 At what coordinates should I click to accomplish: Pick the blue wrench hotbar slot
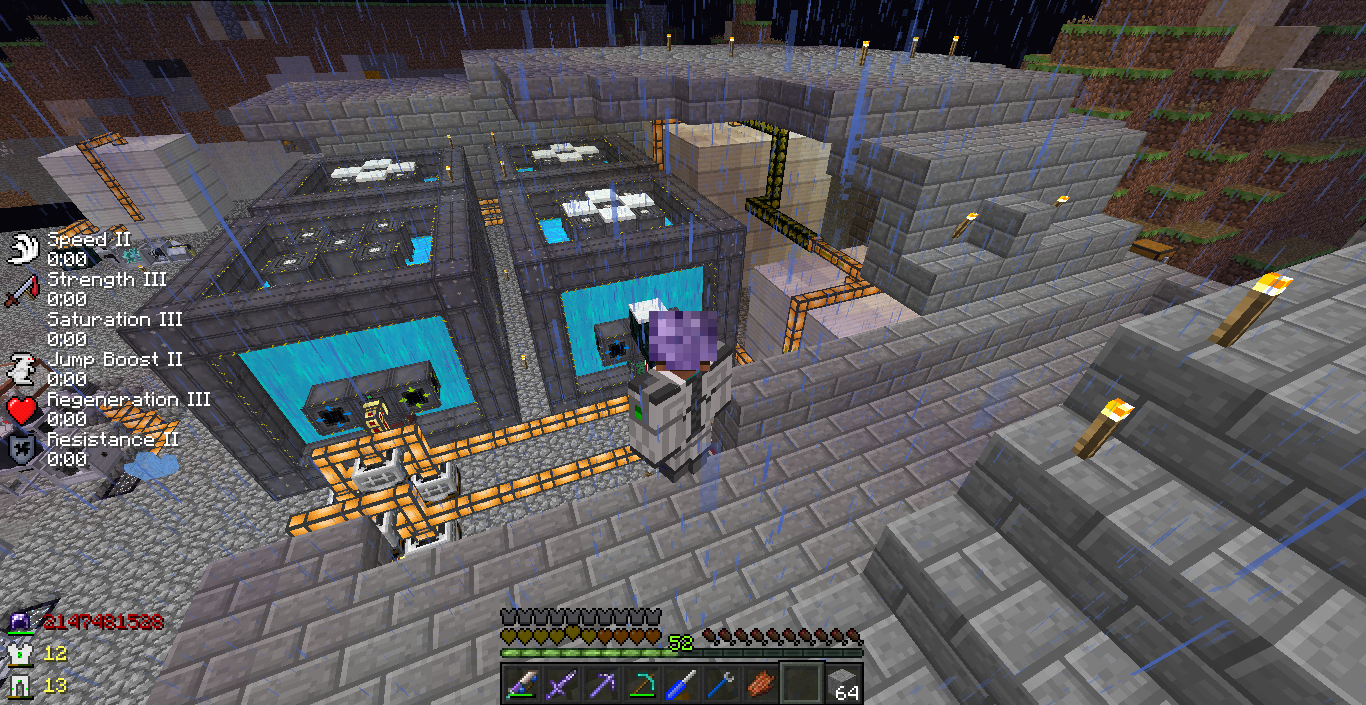(722, 685)
